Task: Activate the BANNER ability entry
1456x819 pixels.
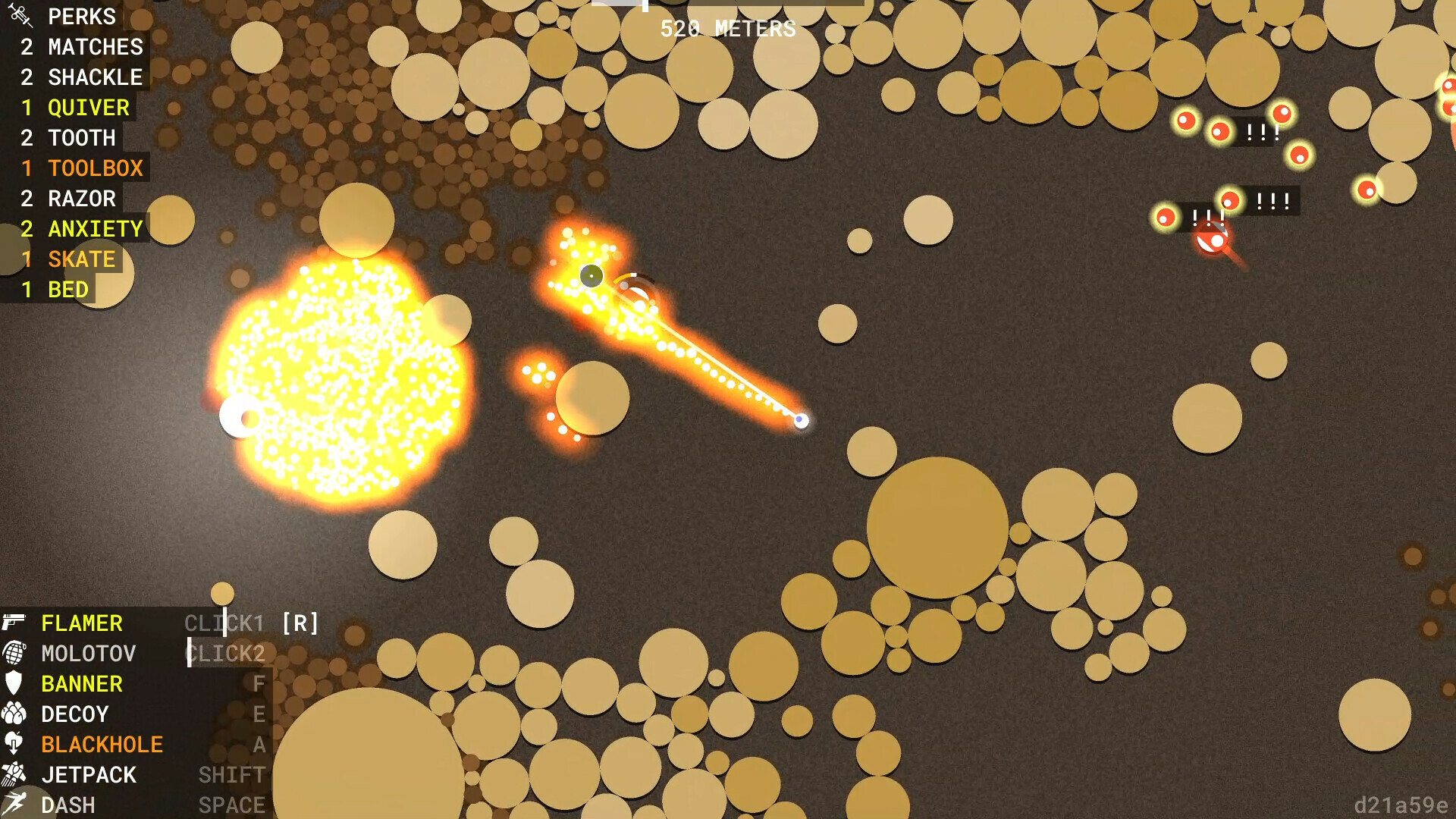Action: (x=81, y=684)
